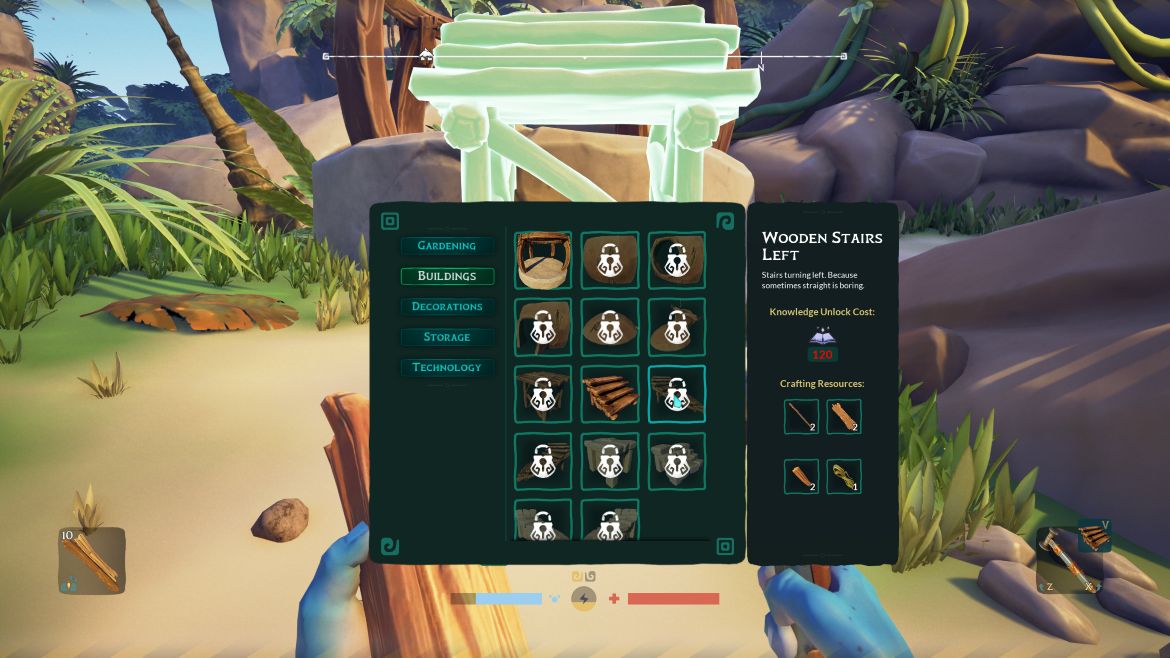The width and height of the screenshot is (1170, 658).
Task: Click the wooden stick crafting resource
Action: pos(801,417)
